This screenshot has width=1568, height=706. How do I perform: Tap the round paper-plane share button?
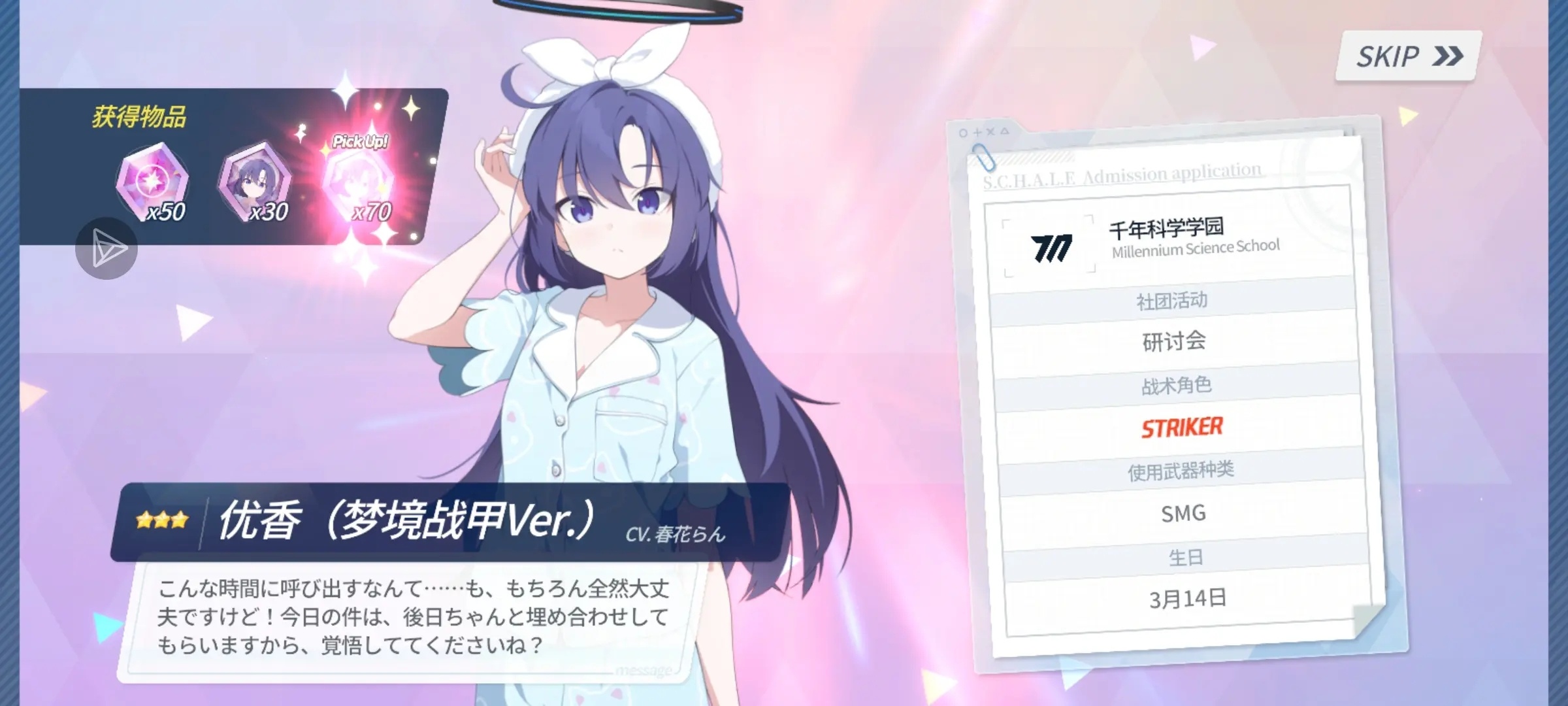tap(106, 248)
